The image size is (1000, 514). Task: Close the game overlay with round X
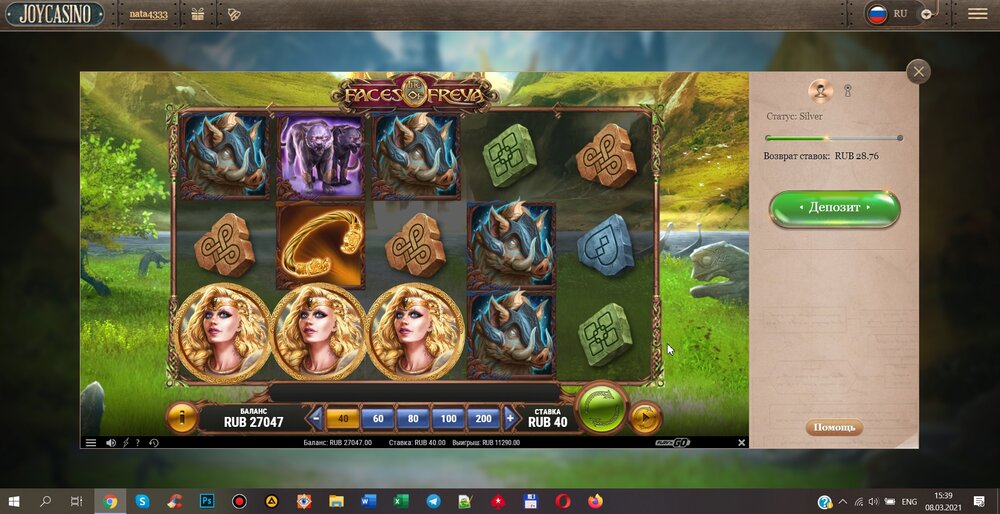(x=918, y=71)
